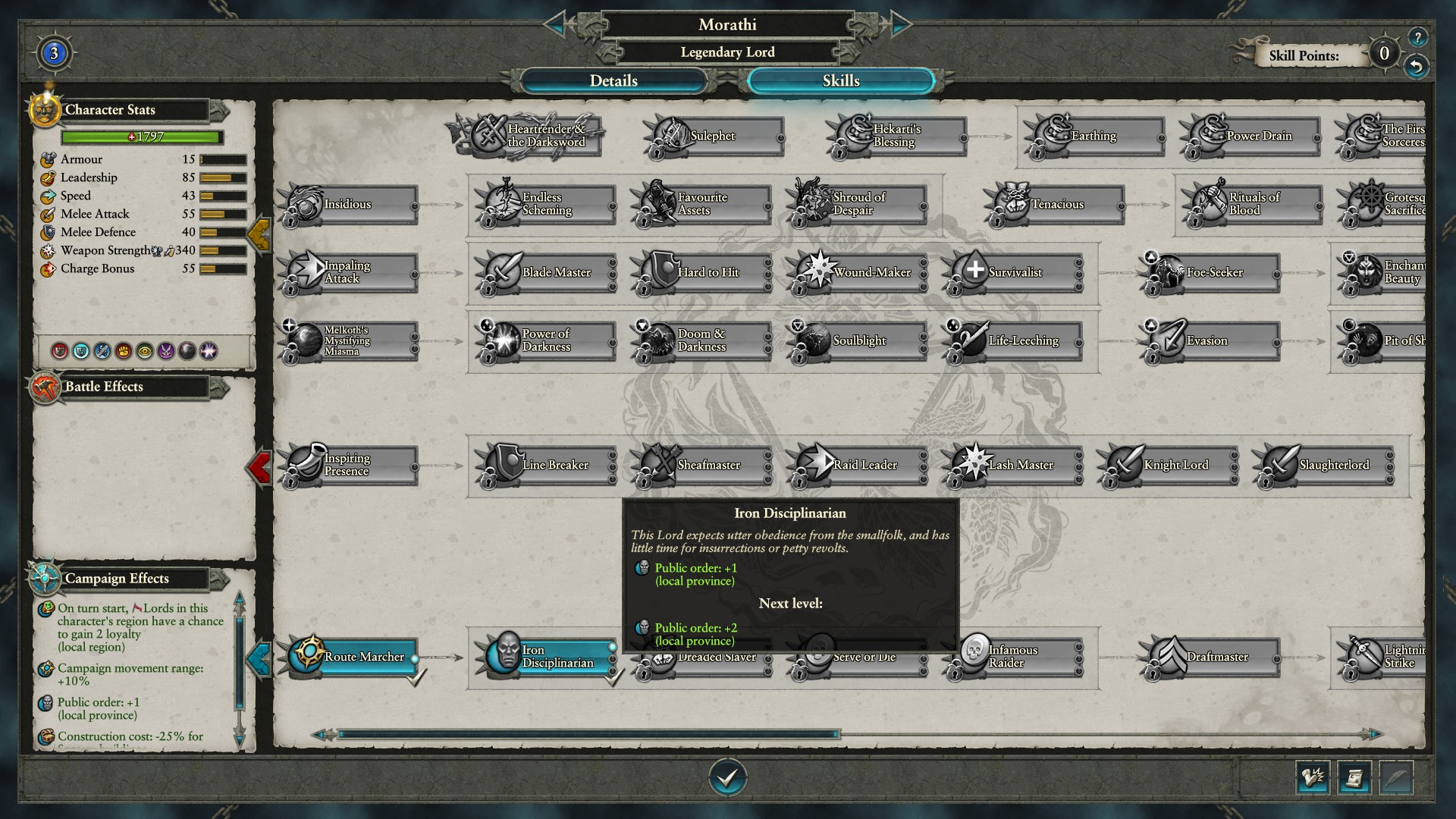Expand the Character Stats panel header

[x=218, y=111]
